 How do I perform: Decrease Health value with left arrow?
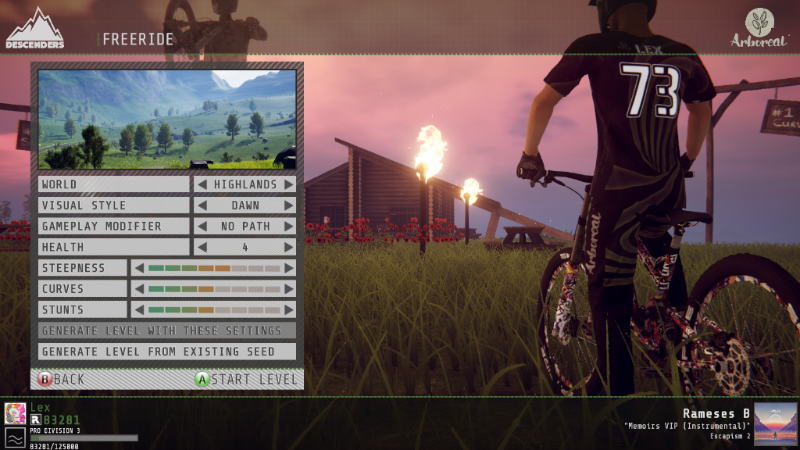[x=201, y=247]
